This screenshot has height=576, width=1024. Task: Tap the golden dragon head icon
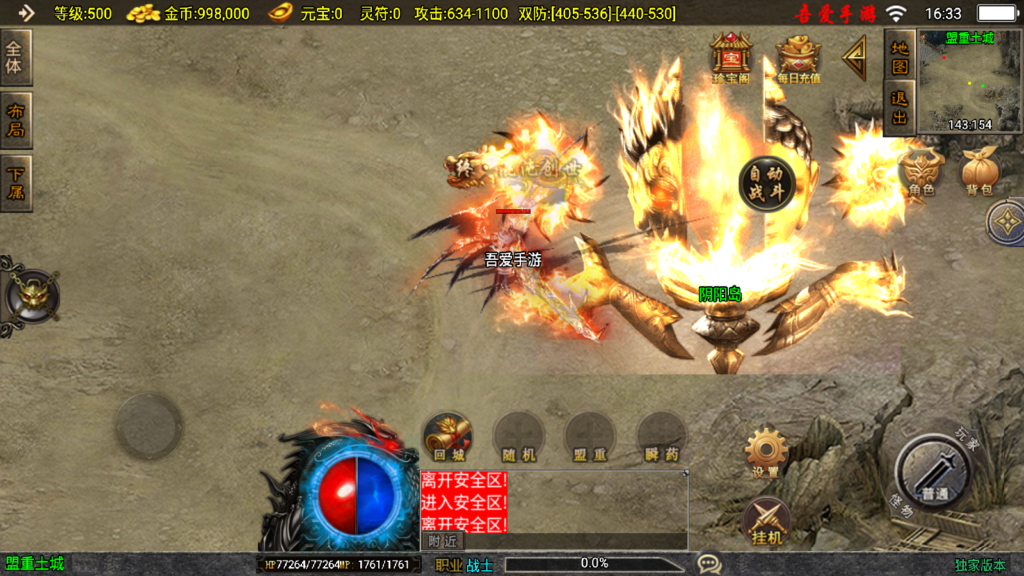(x=32, y=295)
